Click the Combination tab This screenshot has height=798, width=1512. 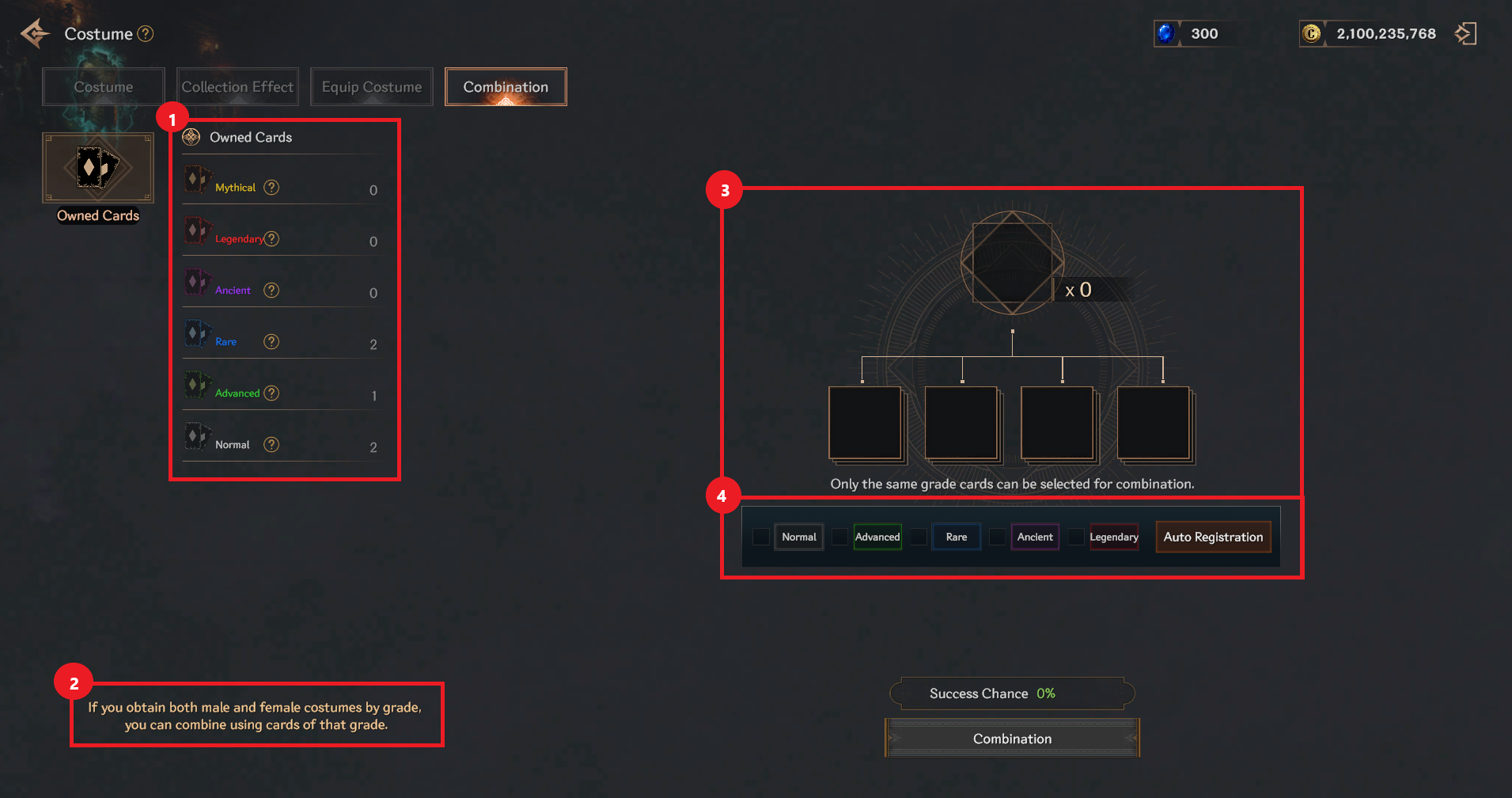(506, 87)
